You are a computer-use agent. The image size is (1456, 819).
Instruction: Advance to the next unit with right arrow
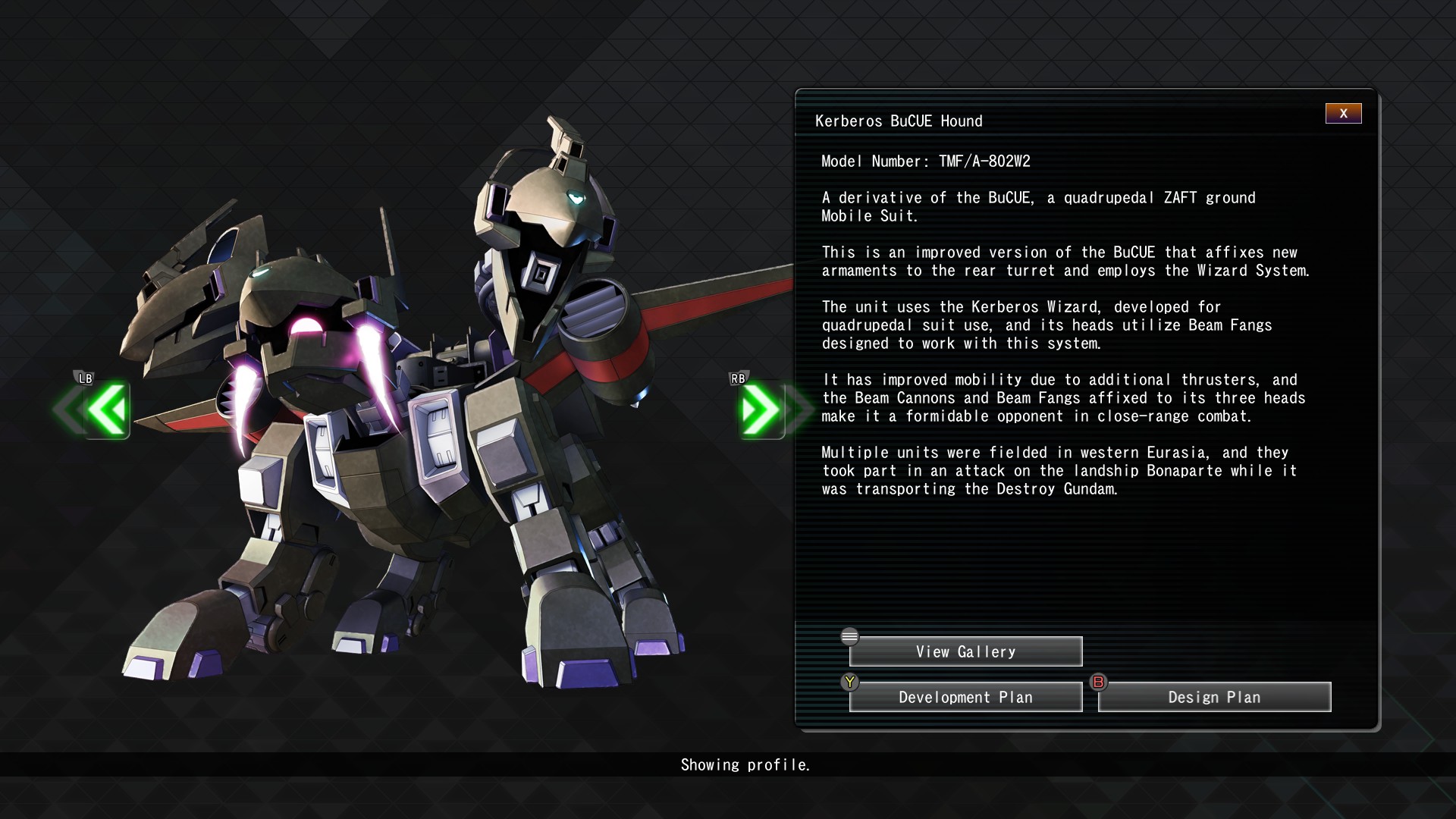click(x=761, y=409)
